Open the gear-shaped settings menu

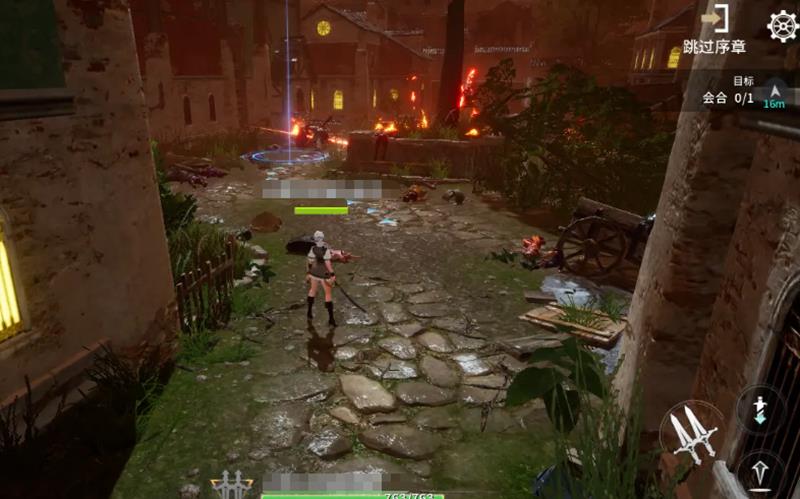(782, 25)
